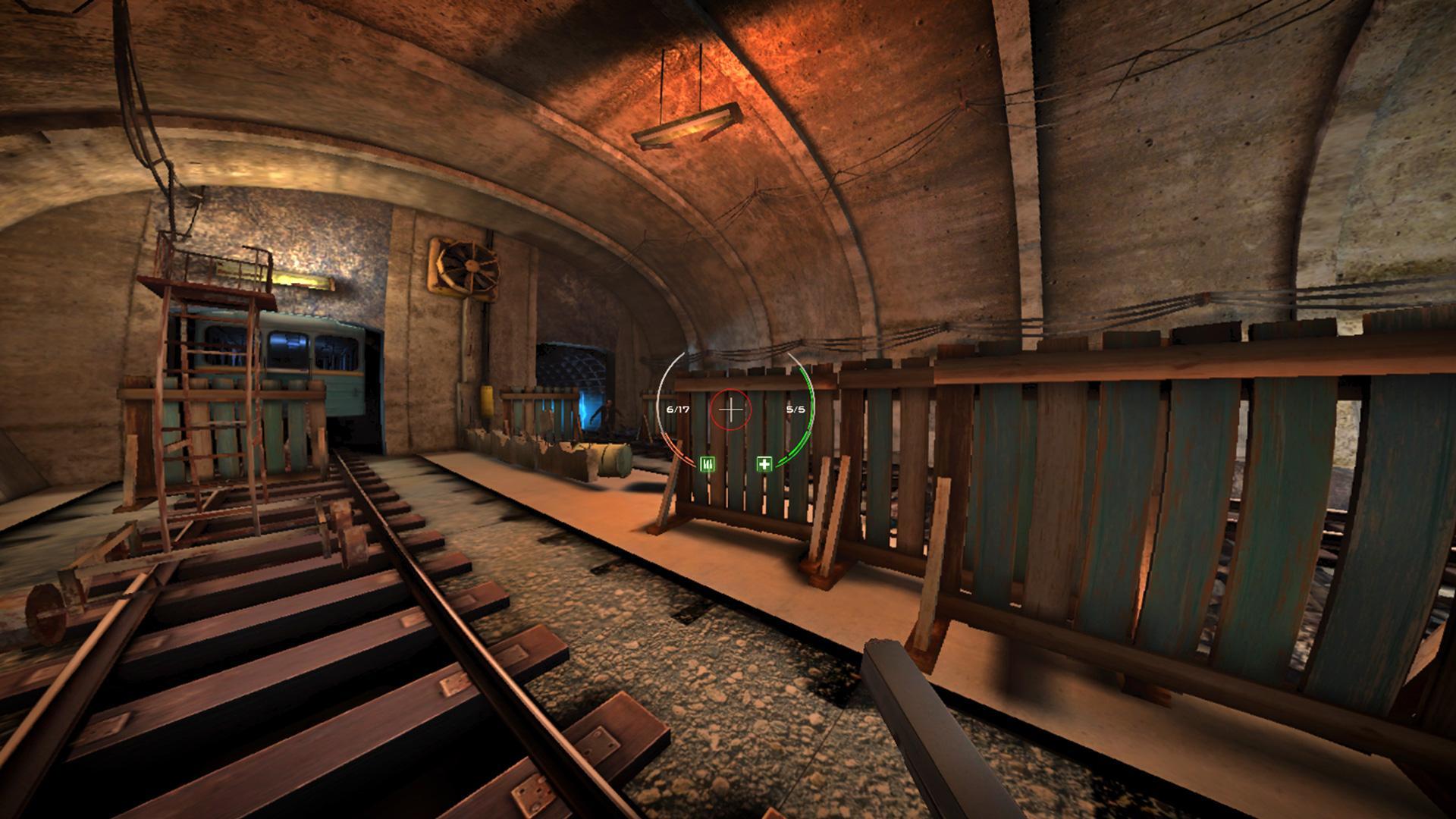1456x819 pixels.
Task: Select the ammo counter reading 6/17
Action: 677,409
